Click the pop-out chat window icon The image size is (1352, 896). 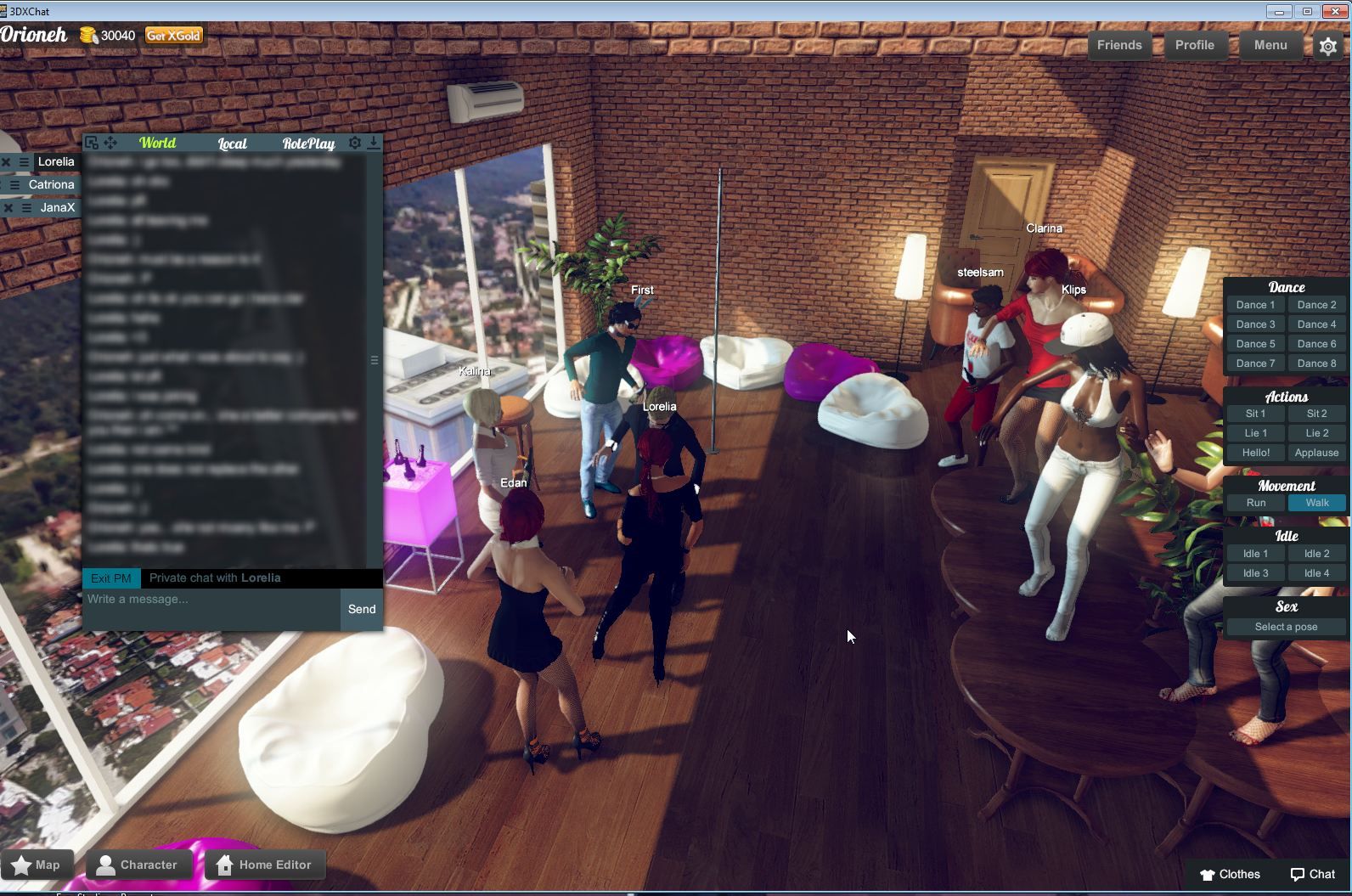[x=92, y=143]
